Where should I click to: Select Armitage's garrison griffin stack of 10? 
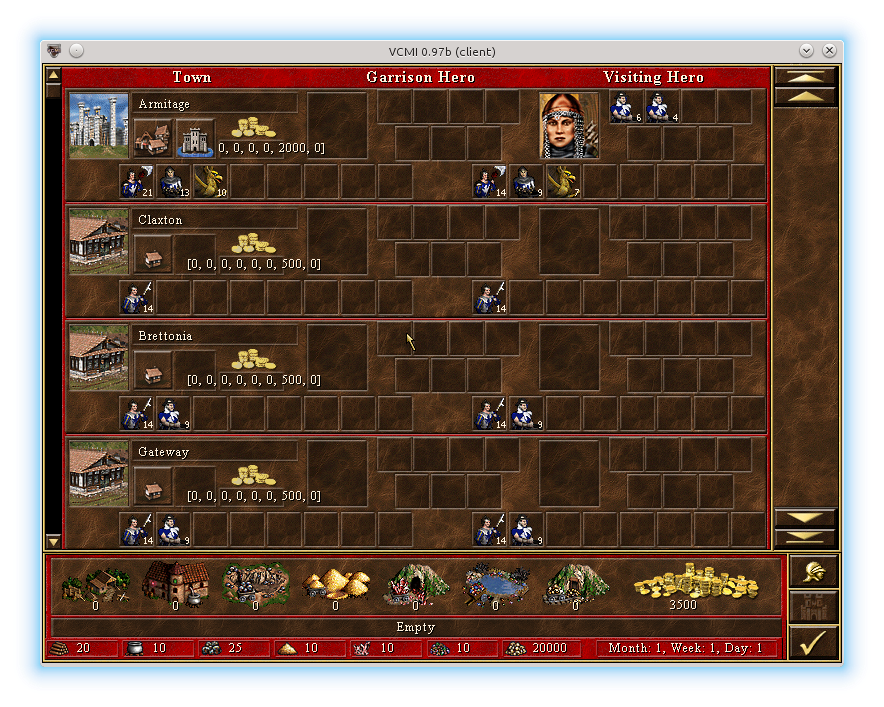point(210,182)
